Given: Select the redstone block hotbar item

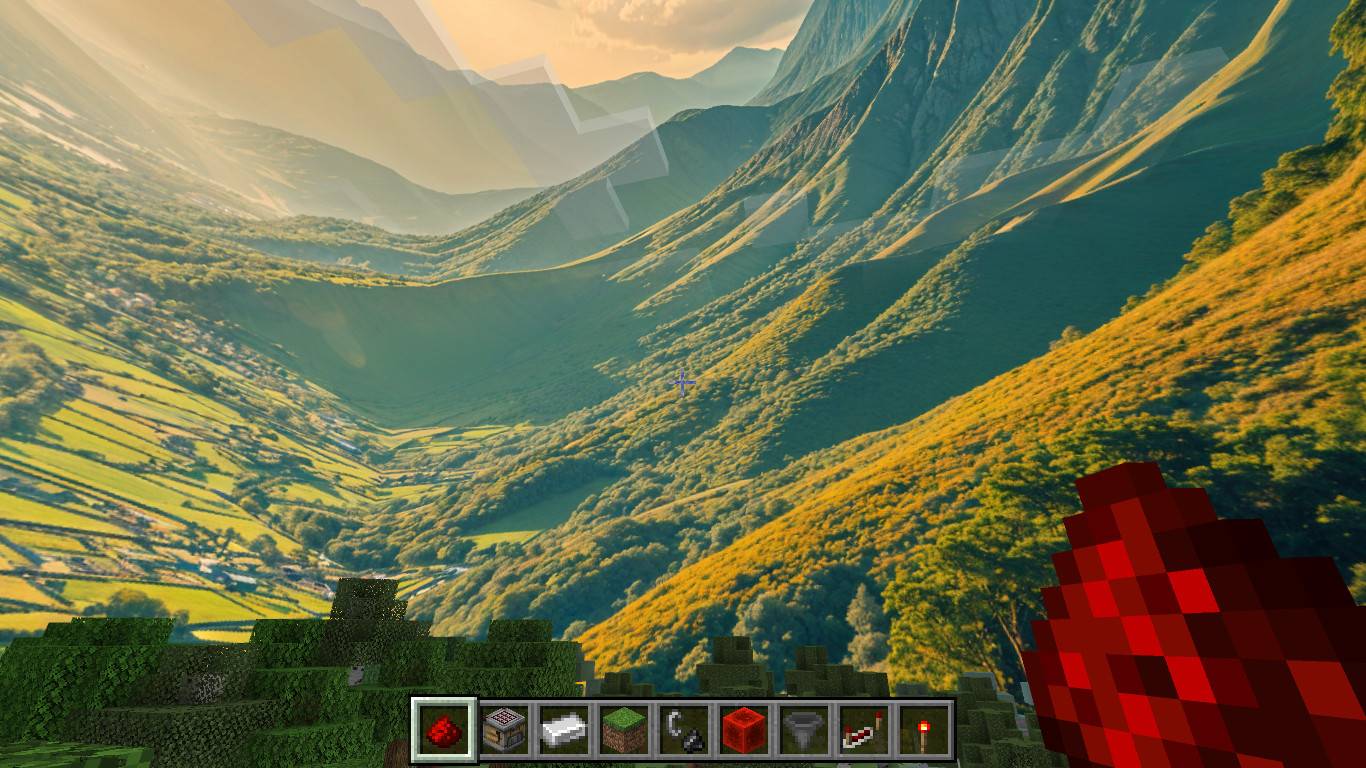Looking at the screenshot, I should (743, 730).
